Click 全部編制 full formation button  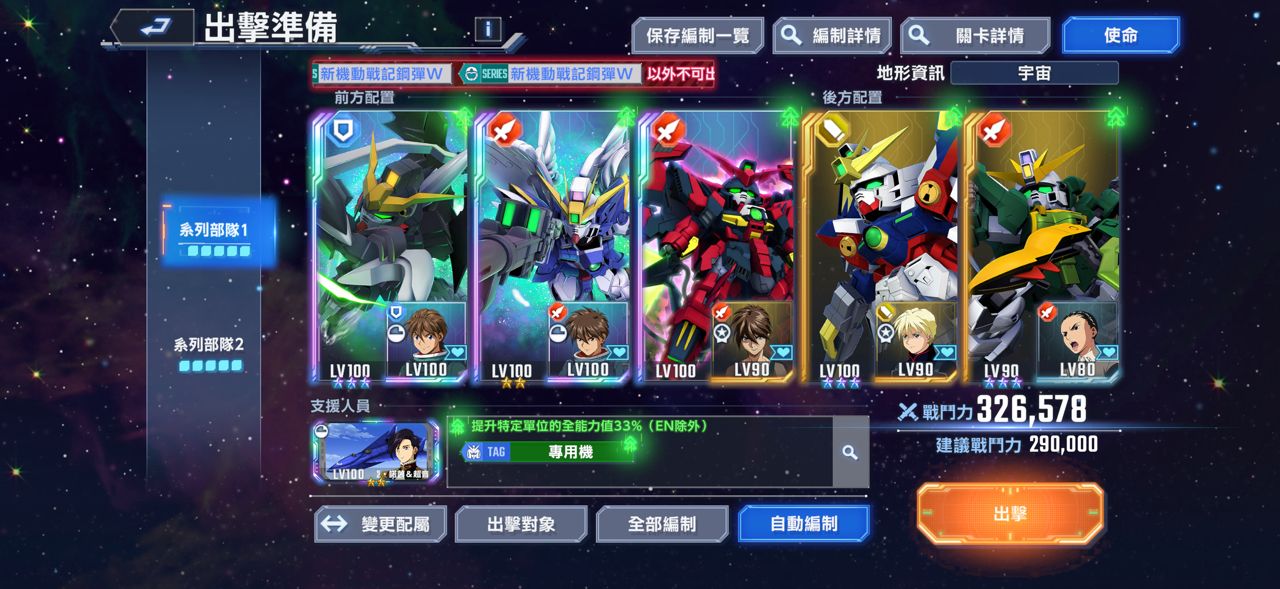[662, 524]
